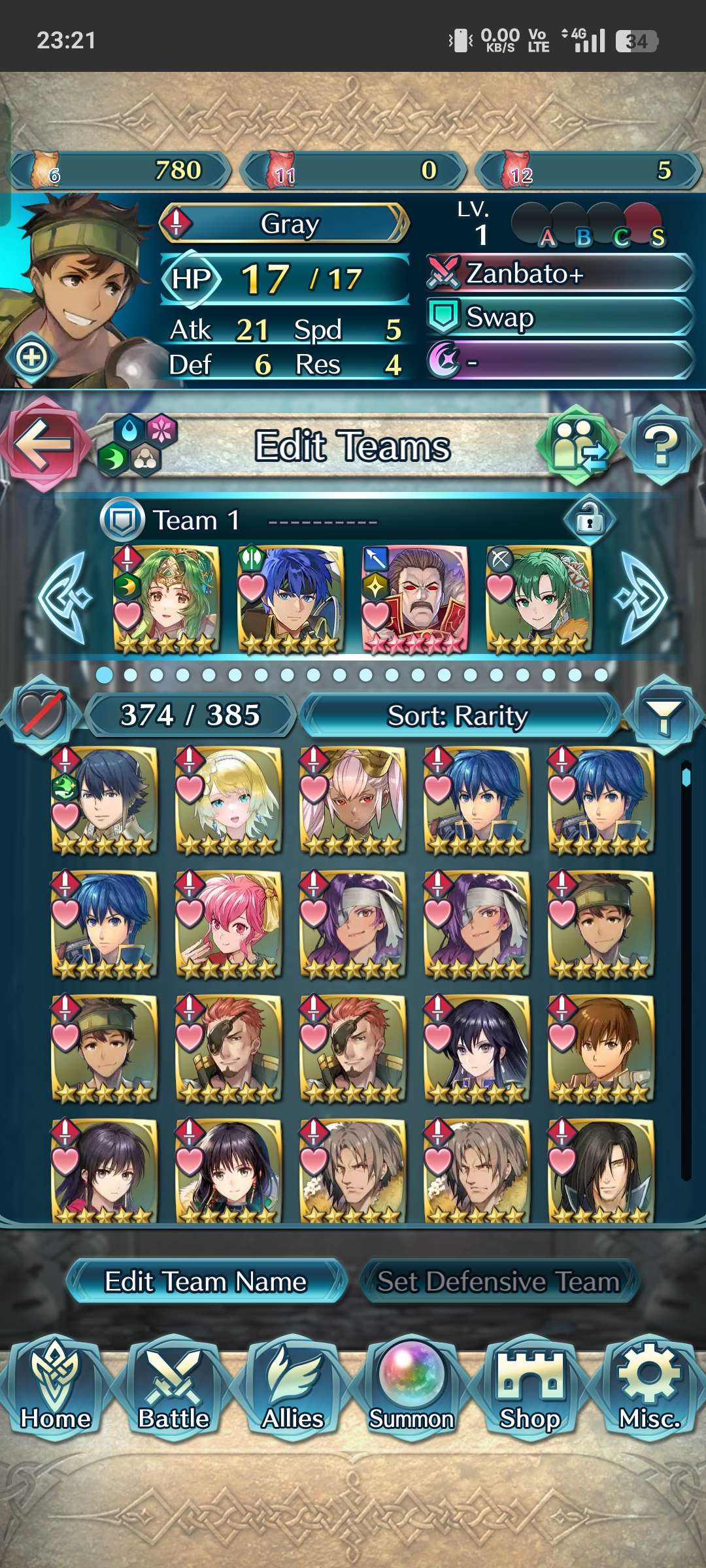Screen dimensions: 706x1568
Task: Open the Edit Team Name button
Action: (206, 1282)
